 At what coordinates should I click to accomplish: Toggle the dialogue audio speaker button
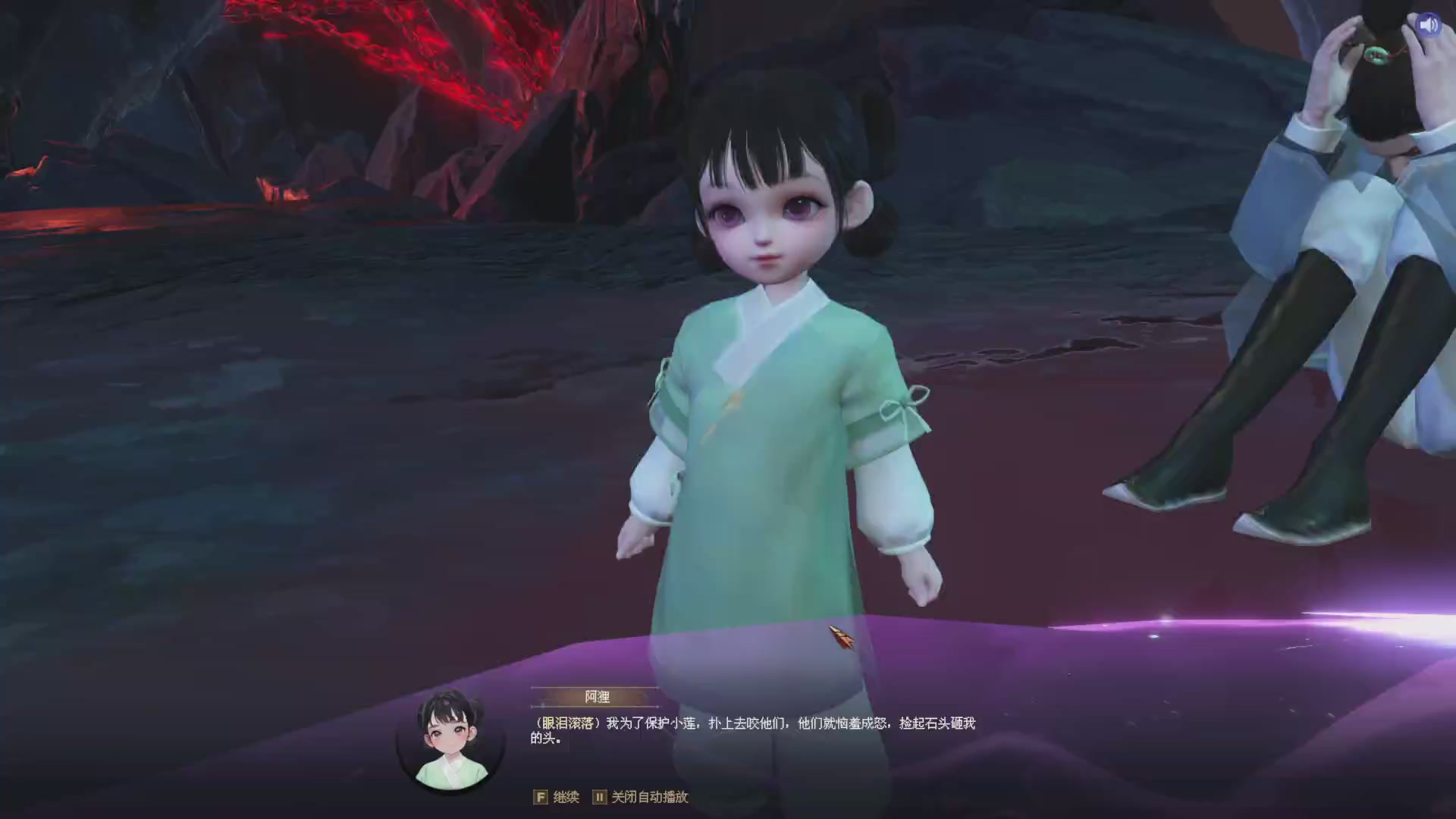tap(1429, 25)
